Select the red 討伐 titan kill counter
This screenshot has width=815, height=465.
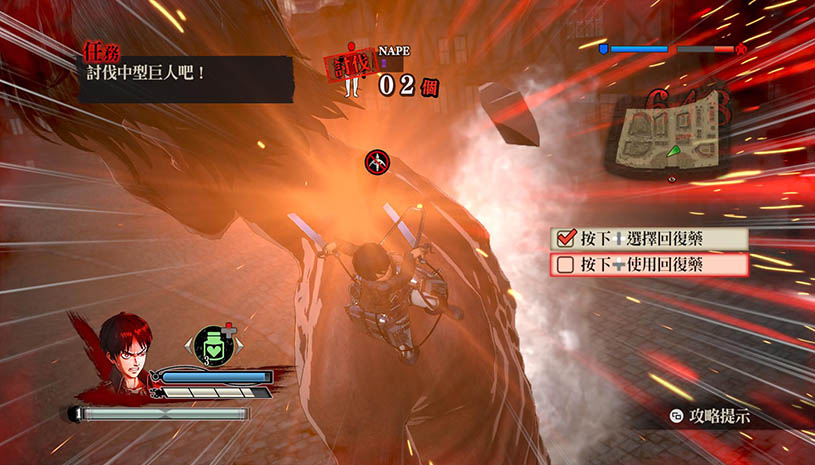(348, 70)
